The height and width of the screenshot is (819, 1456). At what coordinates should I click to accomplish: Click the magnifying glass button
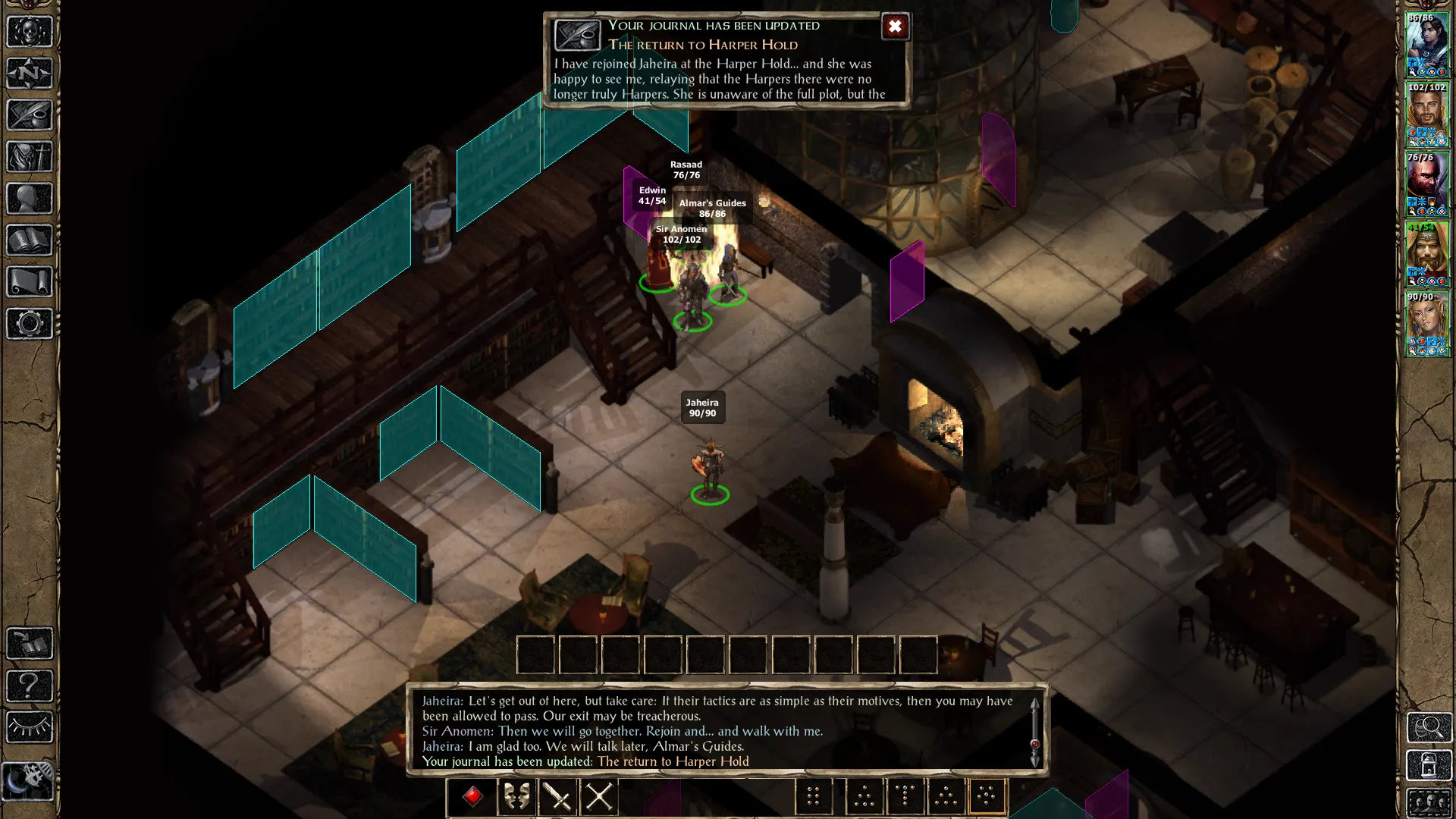(1429, 727)
